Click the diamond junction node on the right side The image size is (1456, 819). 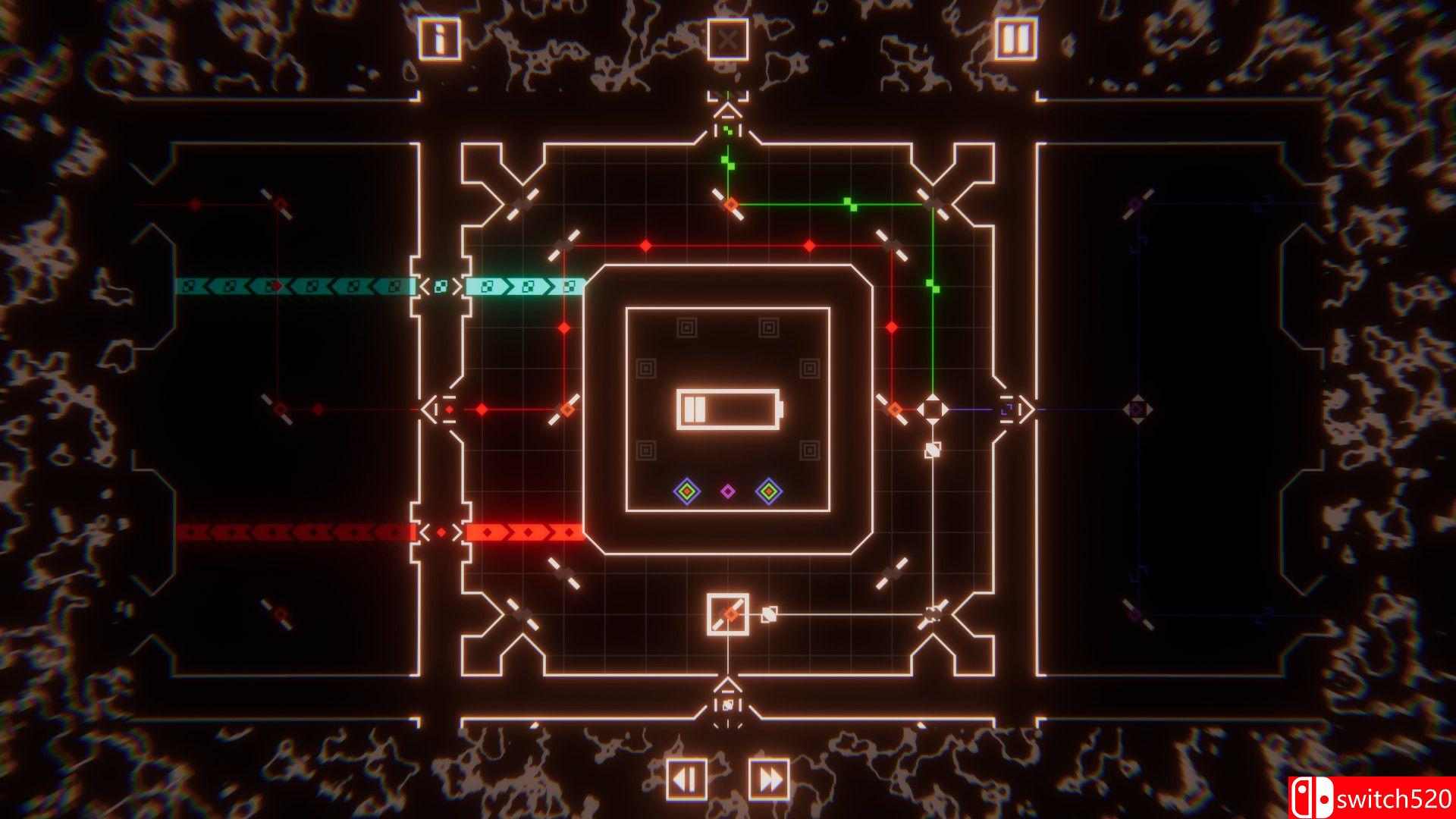click(x=934, y=408)
